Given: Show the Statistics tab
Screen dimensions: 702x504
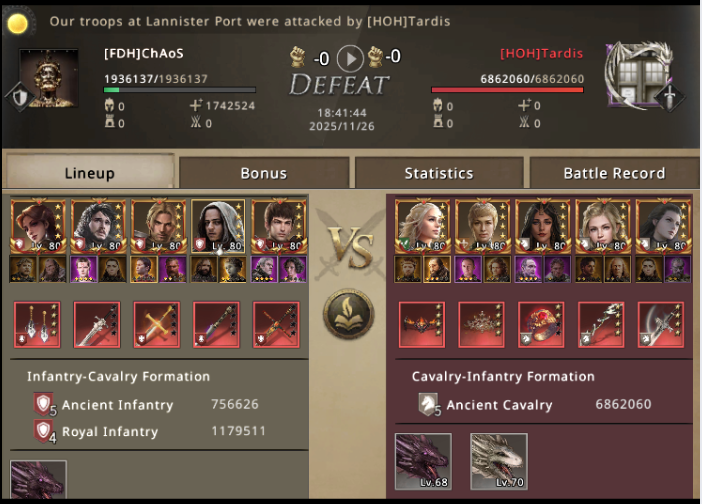Looking at the screenshot, I should tap(439, 173).
